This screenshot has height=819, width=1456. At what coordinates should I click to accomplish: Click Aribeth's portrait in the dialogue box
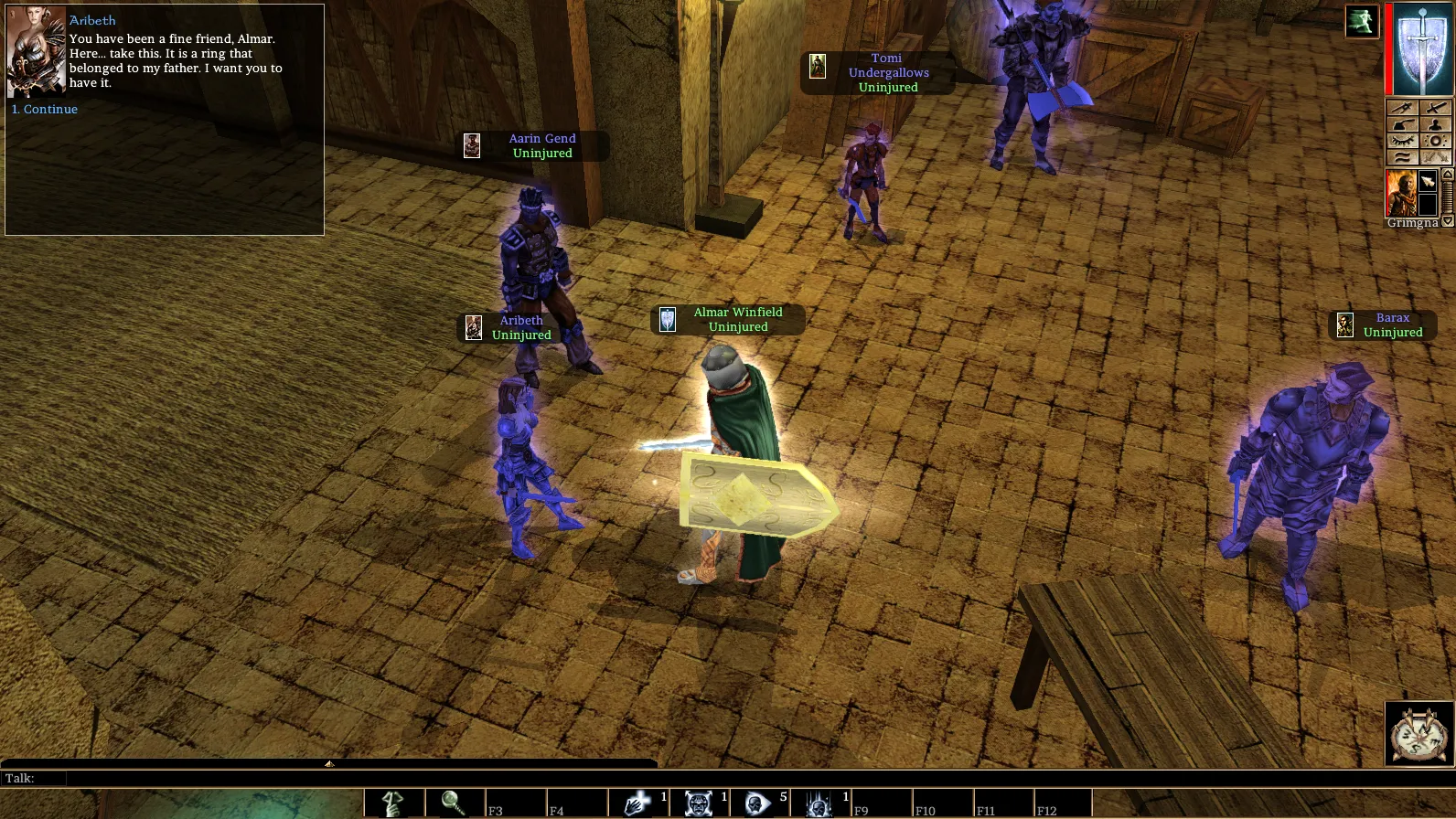[x=36, y=53]
